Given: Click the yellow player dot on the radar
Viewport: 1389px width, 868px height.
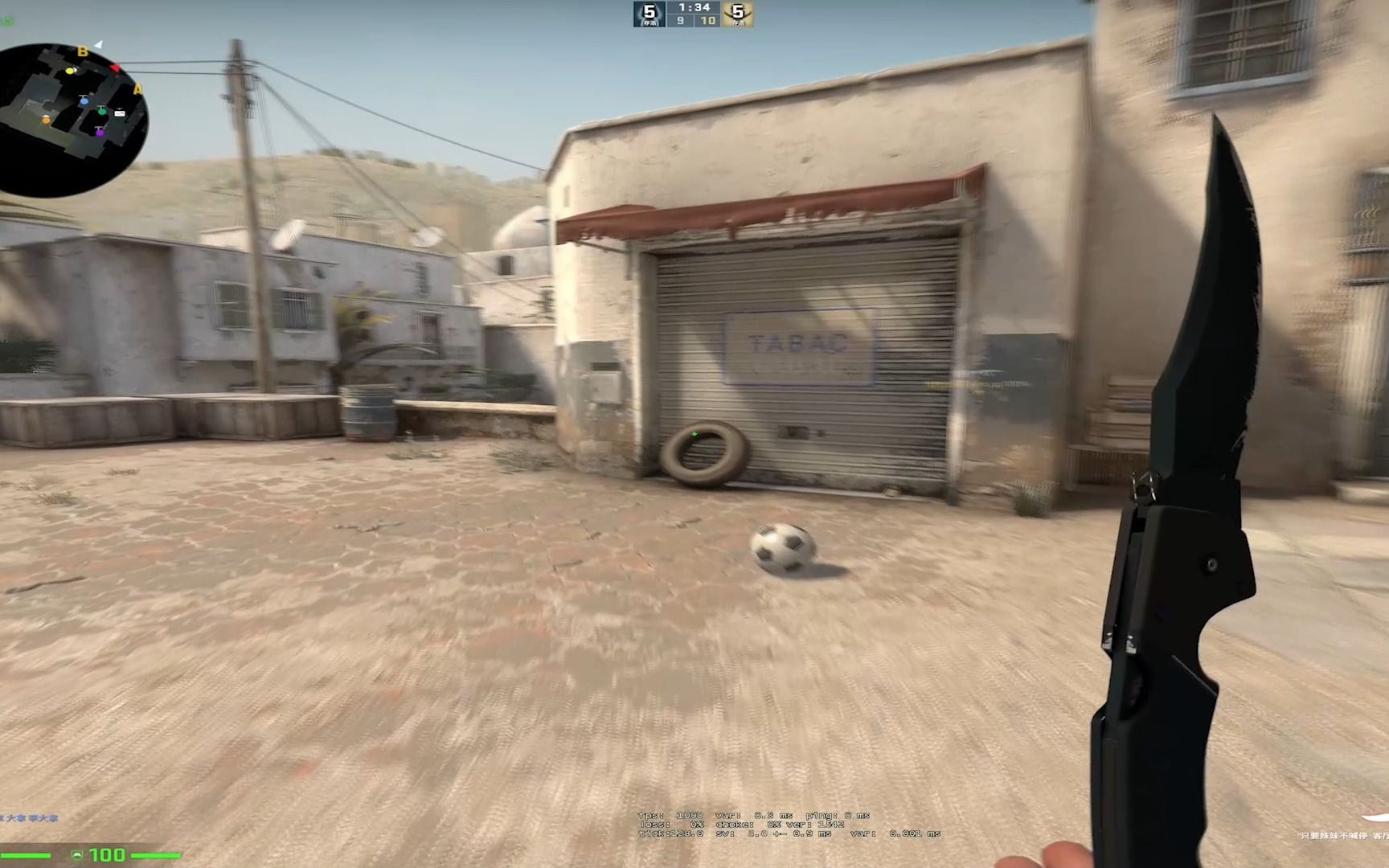Looking at the screenshot, I should [x=70, y=71].
